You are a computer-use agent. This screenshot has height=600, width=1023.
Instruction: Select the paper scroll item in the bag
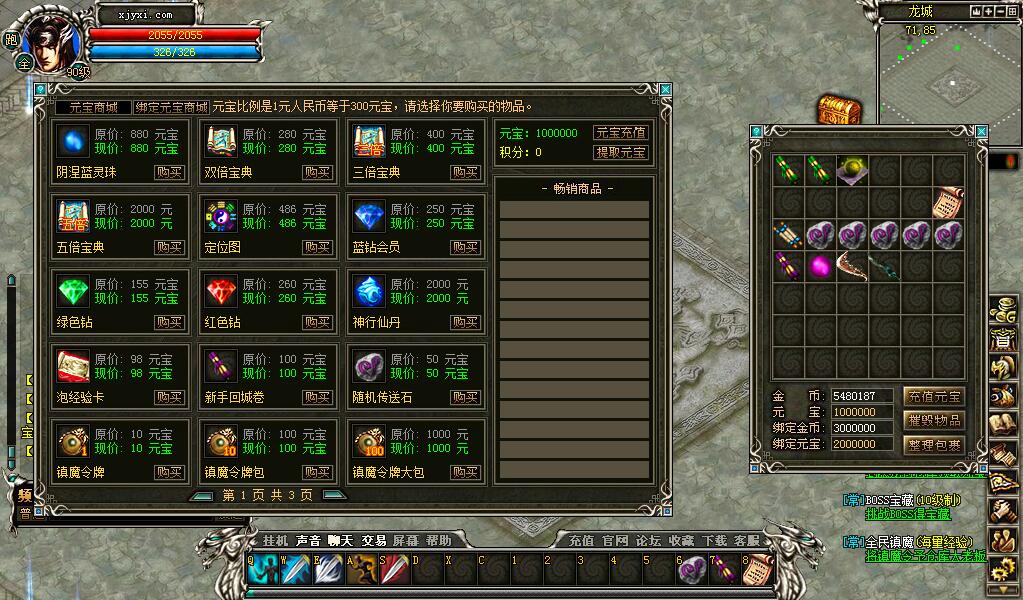pos(948,202)
